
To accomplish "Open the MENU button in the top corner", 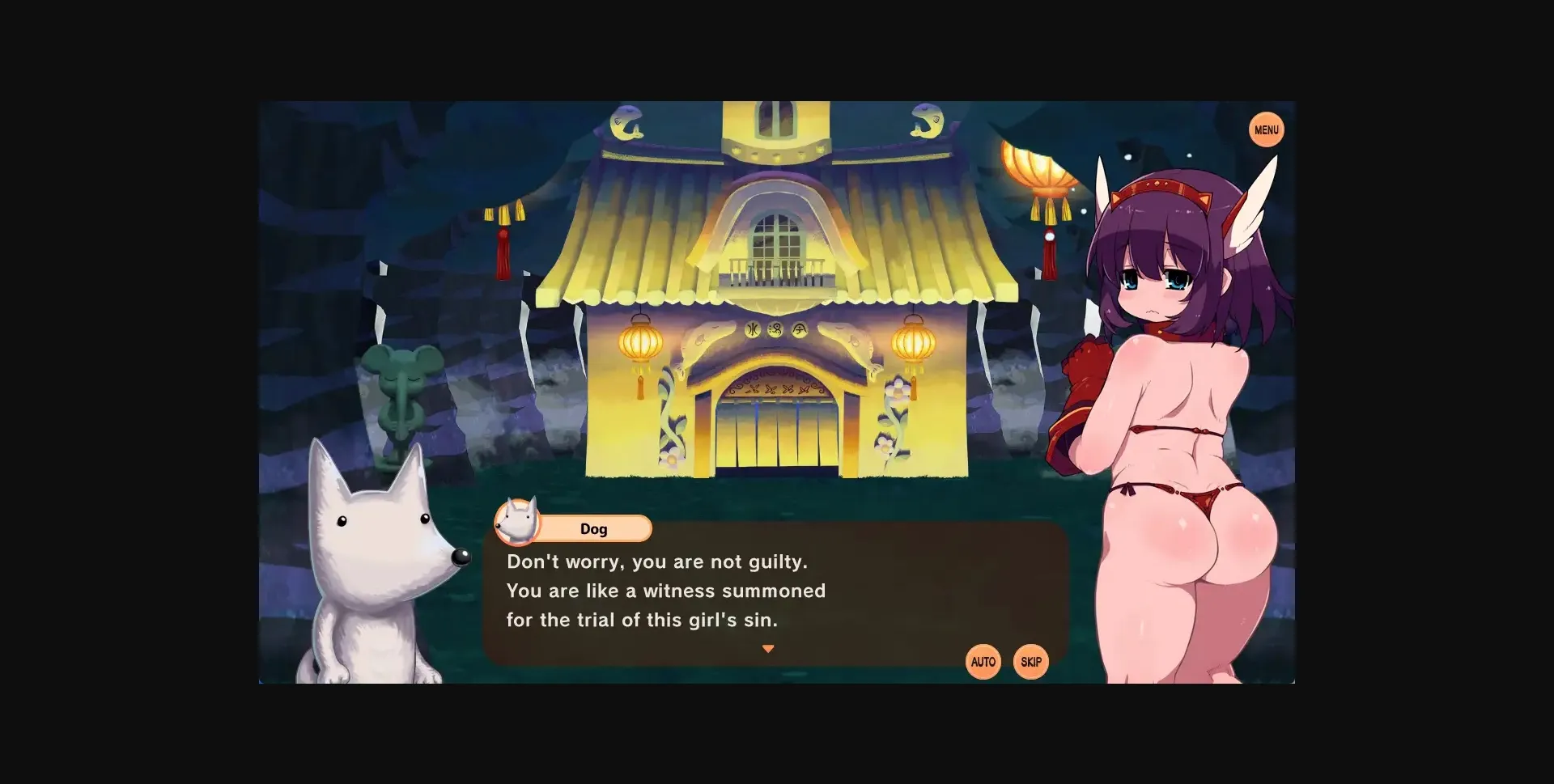I will 1265,129.
